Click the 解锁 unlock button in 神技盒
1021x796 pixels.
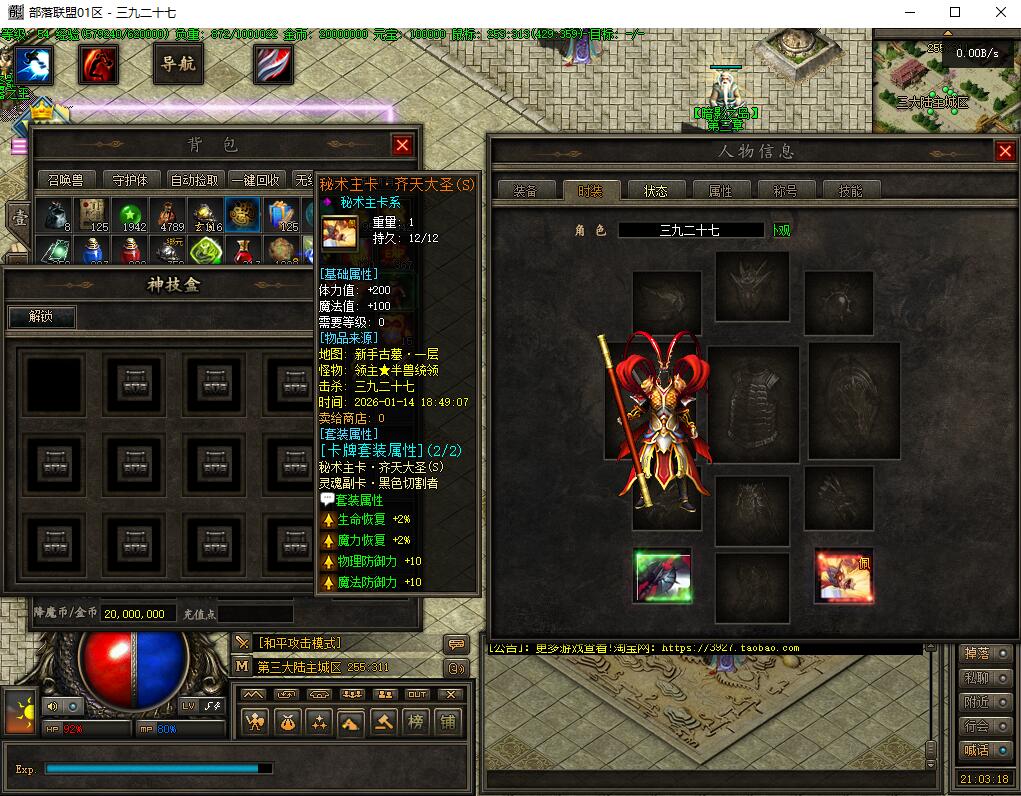(41, 317)
